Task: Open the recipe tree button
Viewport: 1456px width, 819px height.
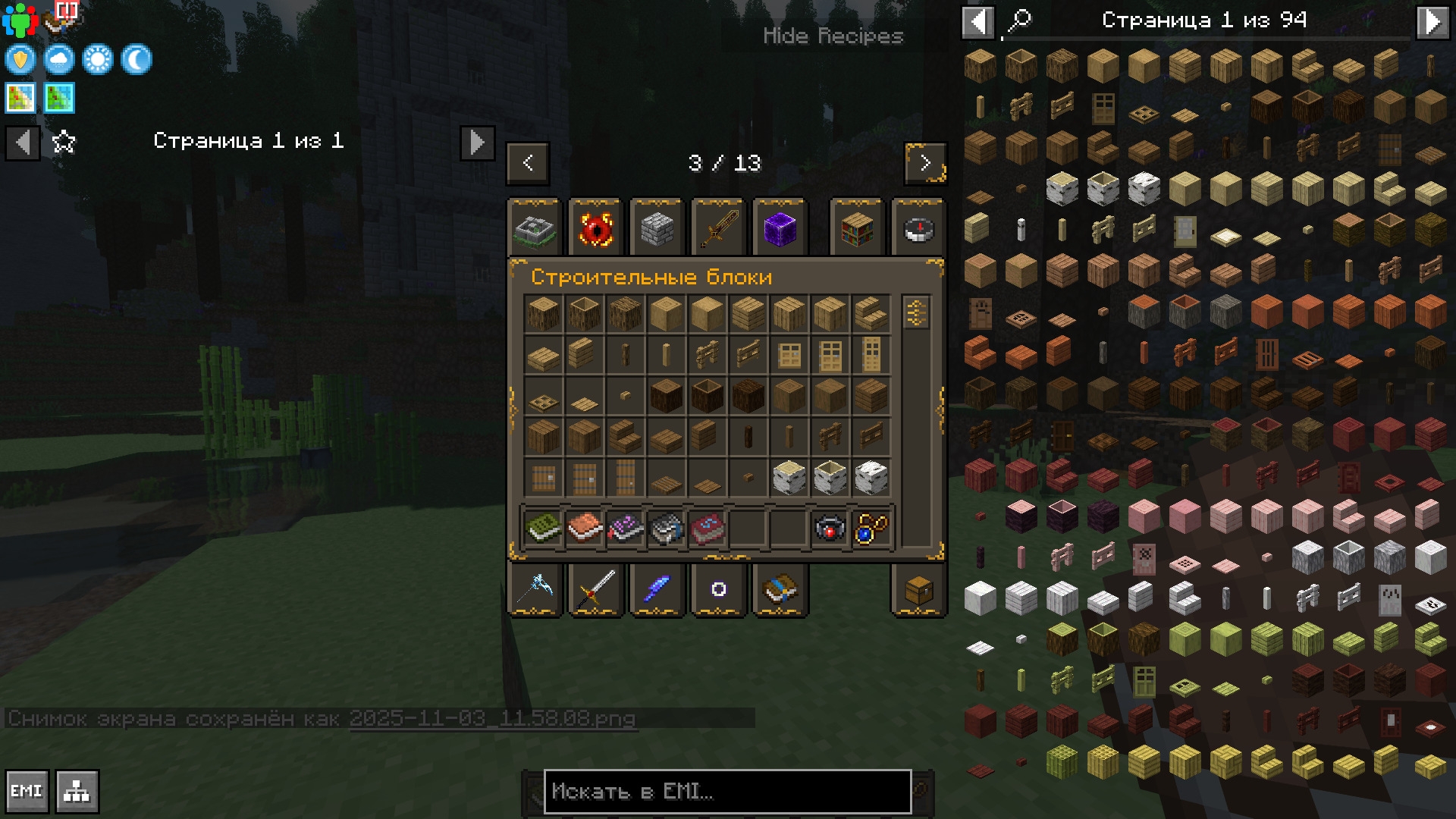Action: pos(77,792)
